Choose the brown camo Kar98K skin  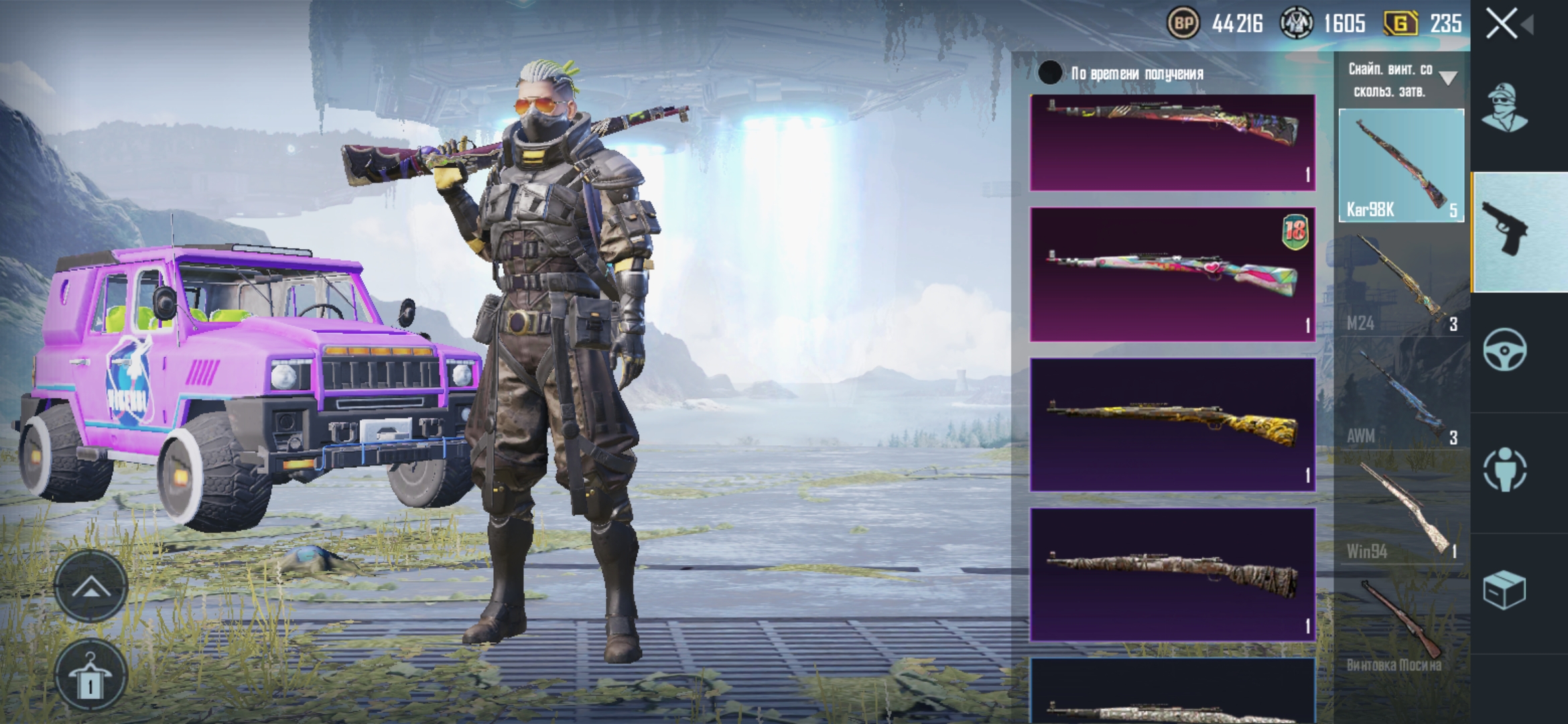click(1173, 575)
